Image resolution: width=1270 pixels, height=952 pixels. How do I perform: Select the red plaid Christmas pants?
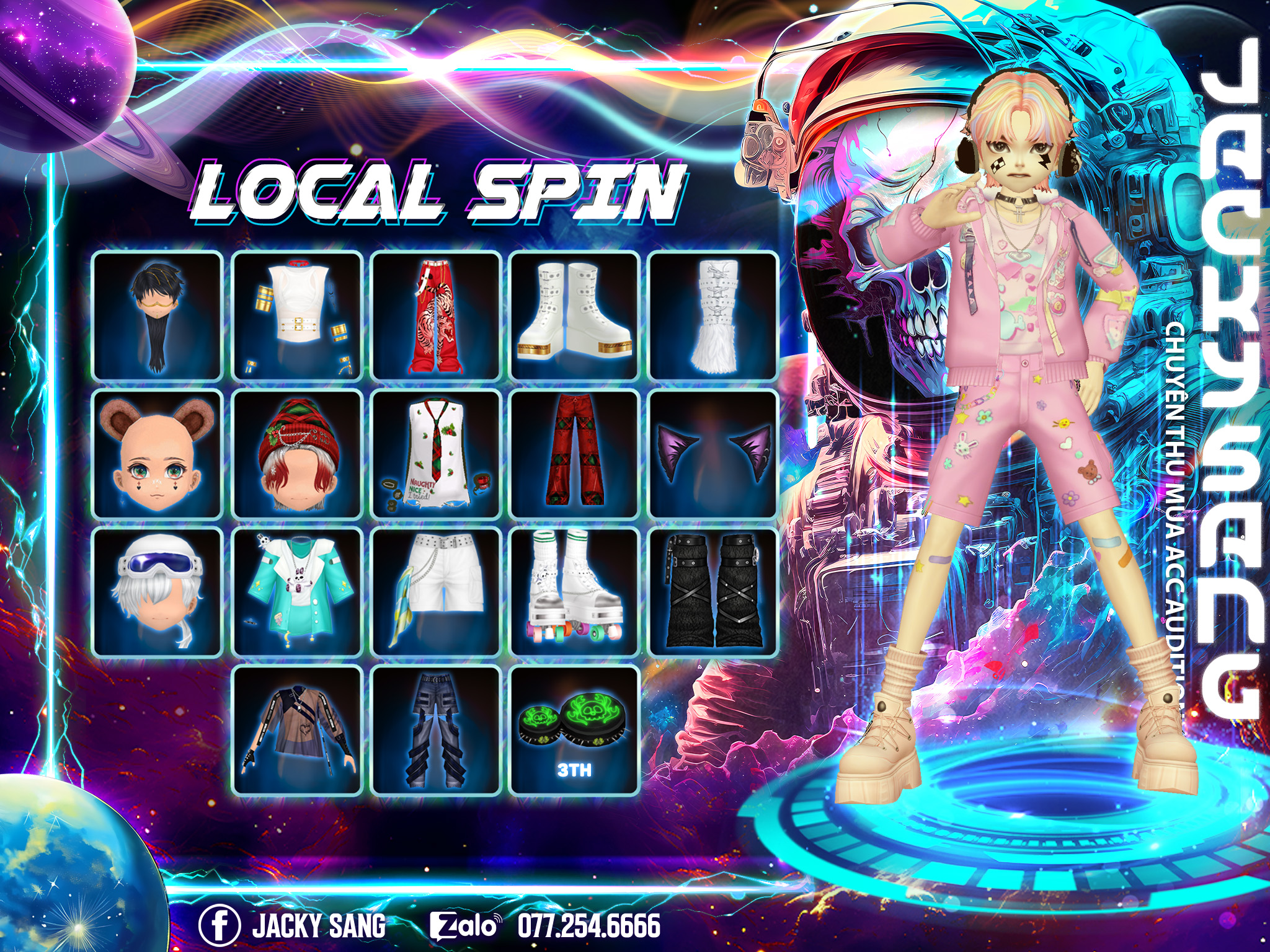(x=574, y=454)
